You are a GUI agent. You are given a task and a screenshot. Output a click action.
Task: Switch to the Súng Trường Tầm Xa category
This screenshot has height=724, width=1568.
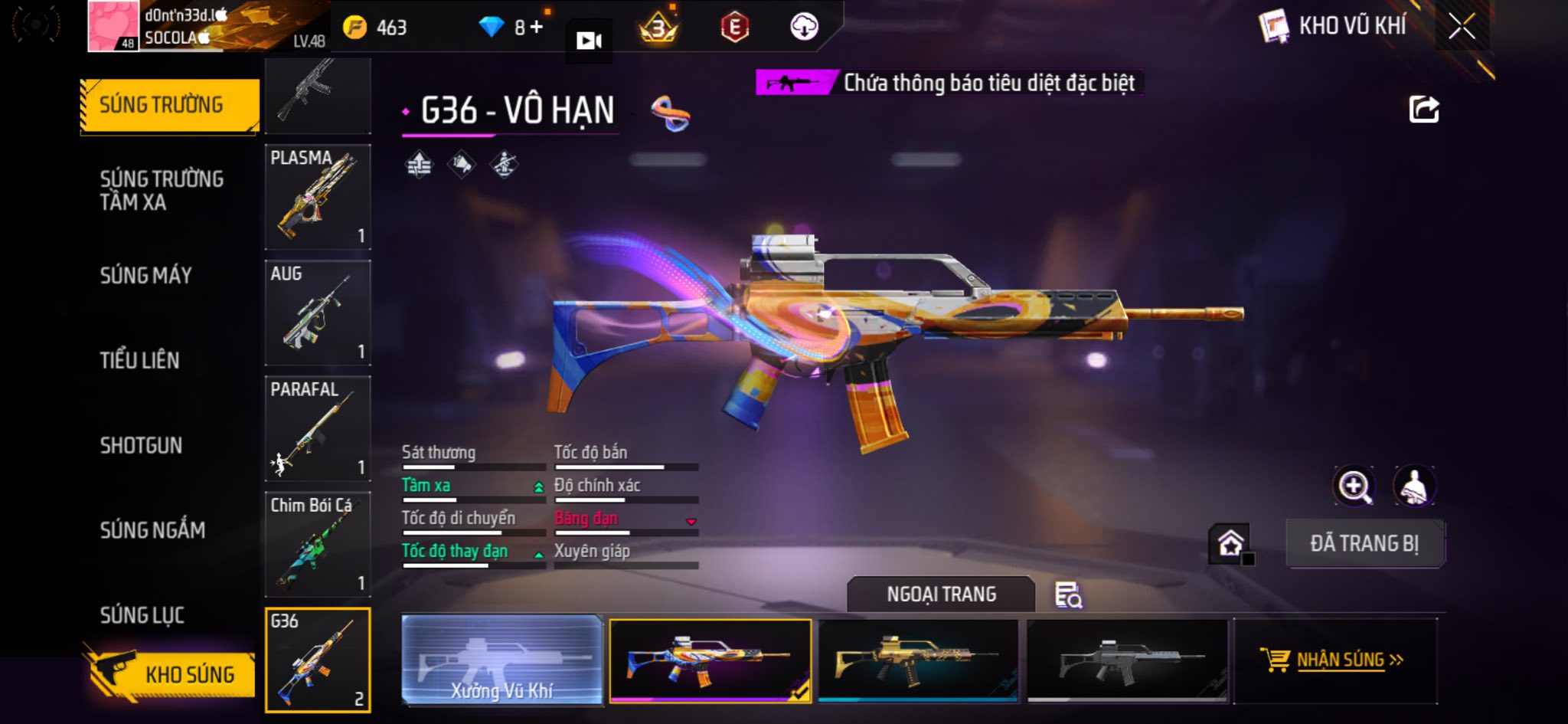162,190
